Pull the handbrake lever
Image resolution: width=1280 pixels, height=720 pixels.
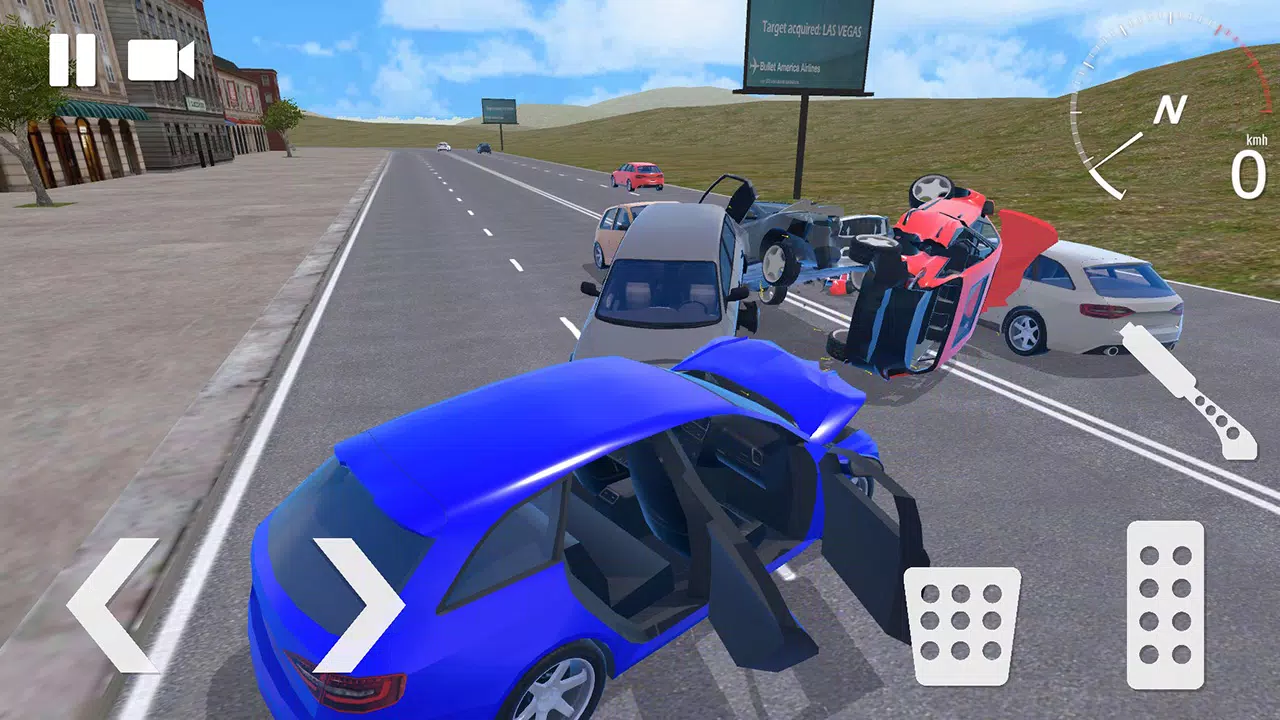tap(1189, 391)
